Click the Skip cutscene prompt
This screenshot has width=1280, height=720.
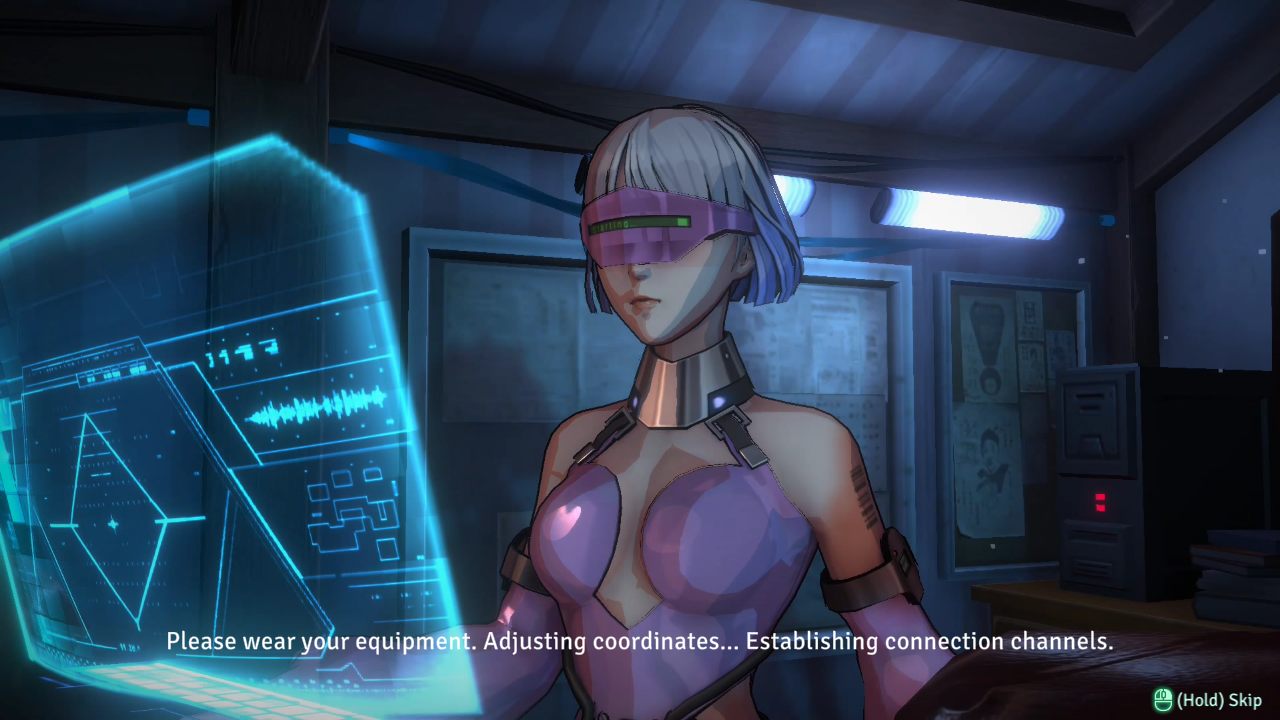tap(1207, 700)
